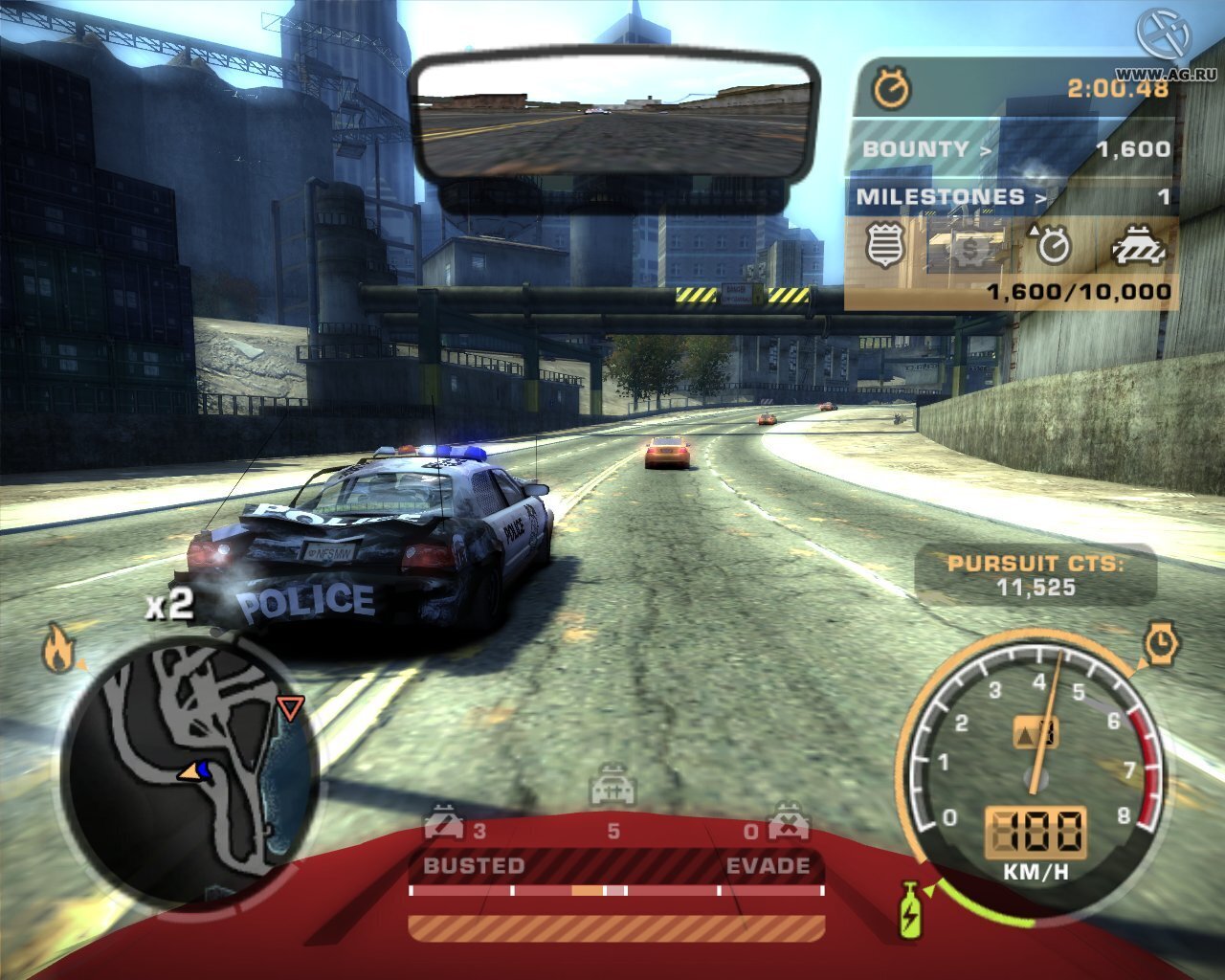Click the rearview mirror display
The image size is (1225, 980).
coord(612,115)
